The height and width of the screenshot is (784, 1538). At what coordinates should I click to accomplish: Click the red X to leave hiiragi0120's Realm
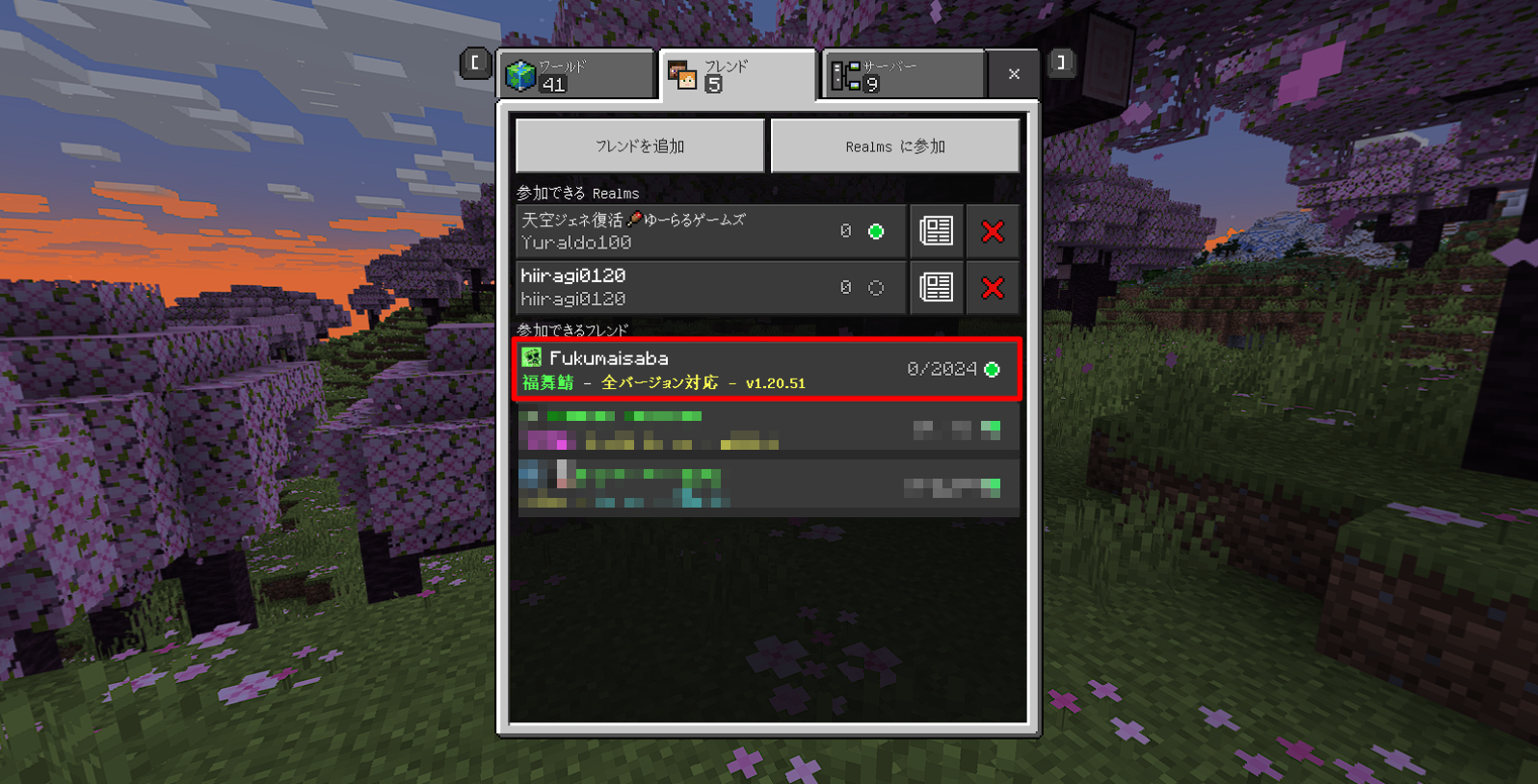click(x=993, y=287)
